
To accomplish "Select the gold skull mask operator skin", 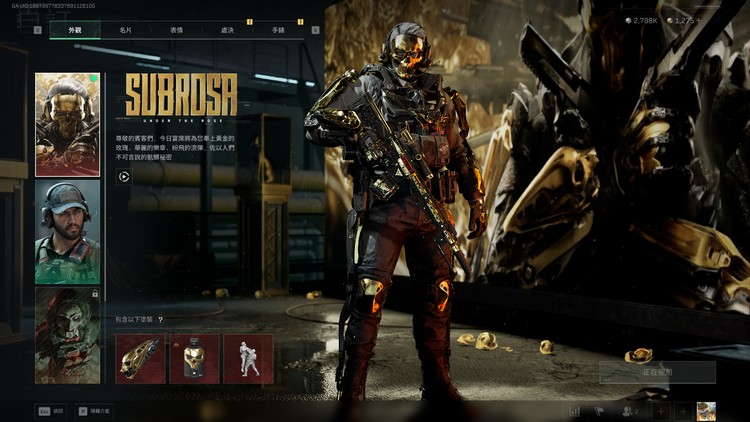I will pyautogui.click(x=67, y=124).
